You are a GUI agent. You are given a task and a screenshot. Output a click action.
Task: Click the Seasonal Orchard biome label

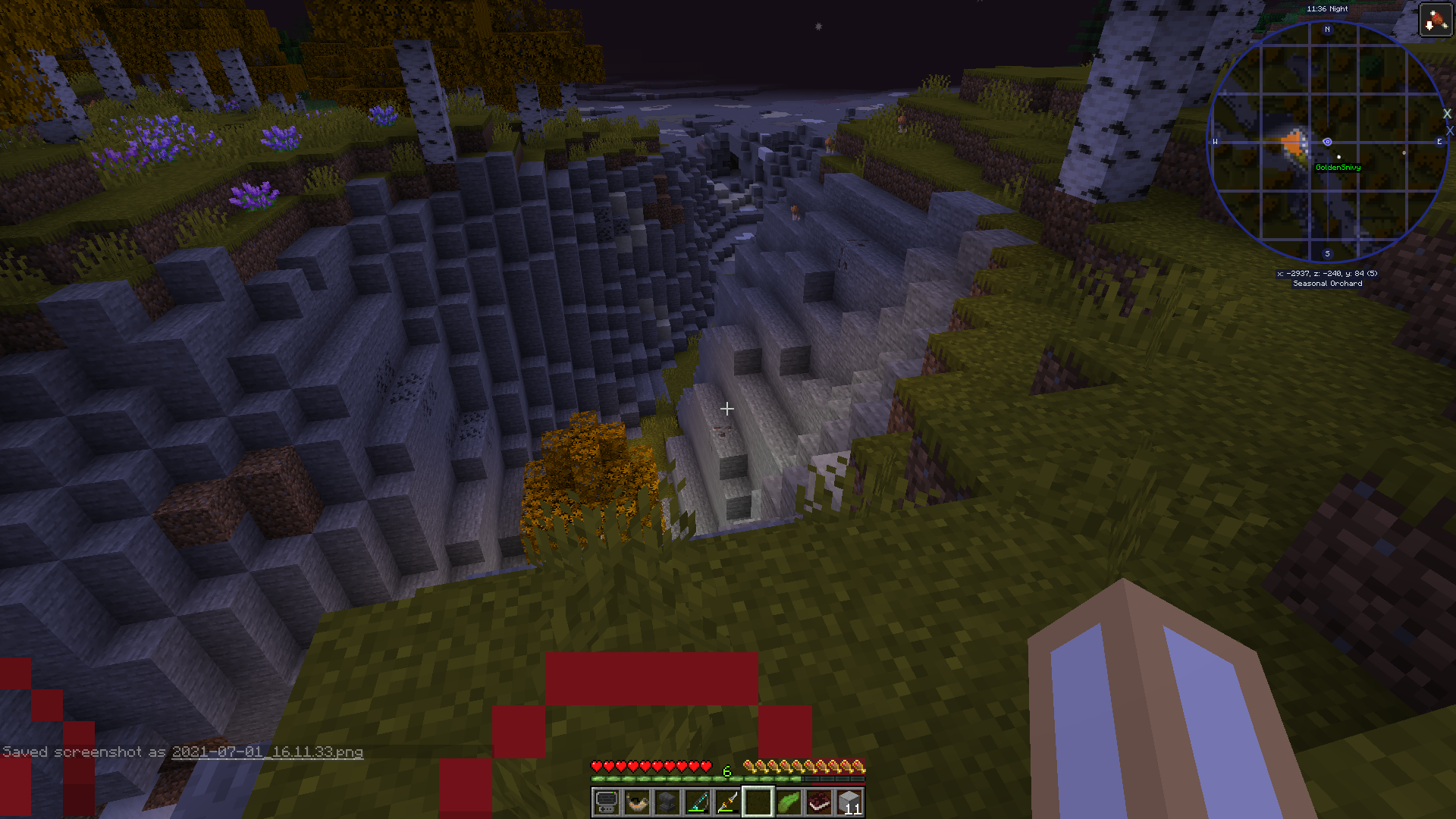point(1327,284)
